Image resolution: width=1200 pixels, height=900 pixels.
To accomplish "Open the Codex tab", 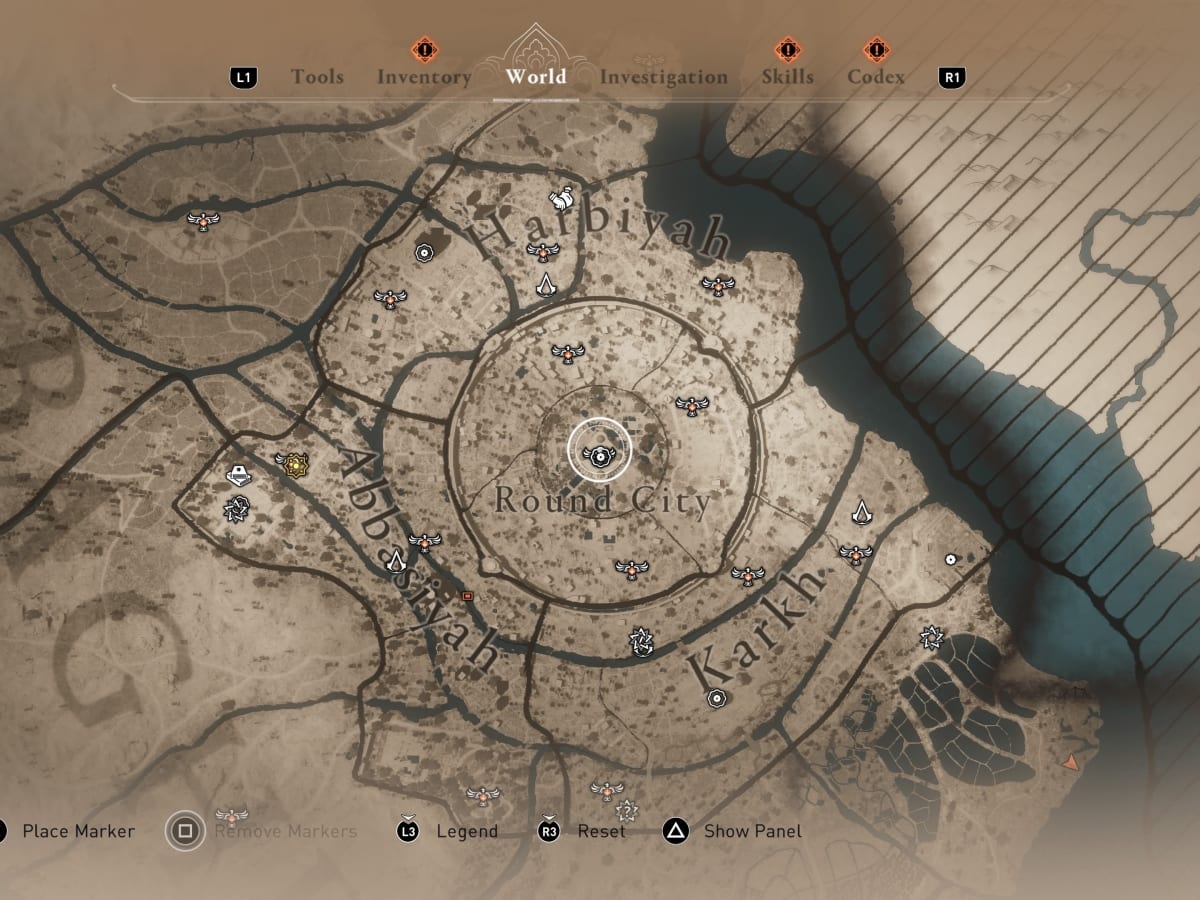I will [876, 77].
